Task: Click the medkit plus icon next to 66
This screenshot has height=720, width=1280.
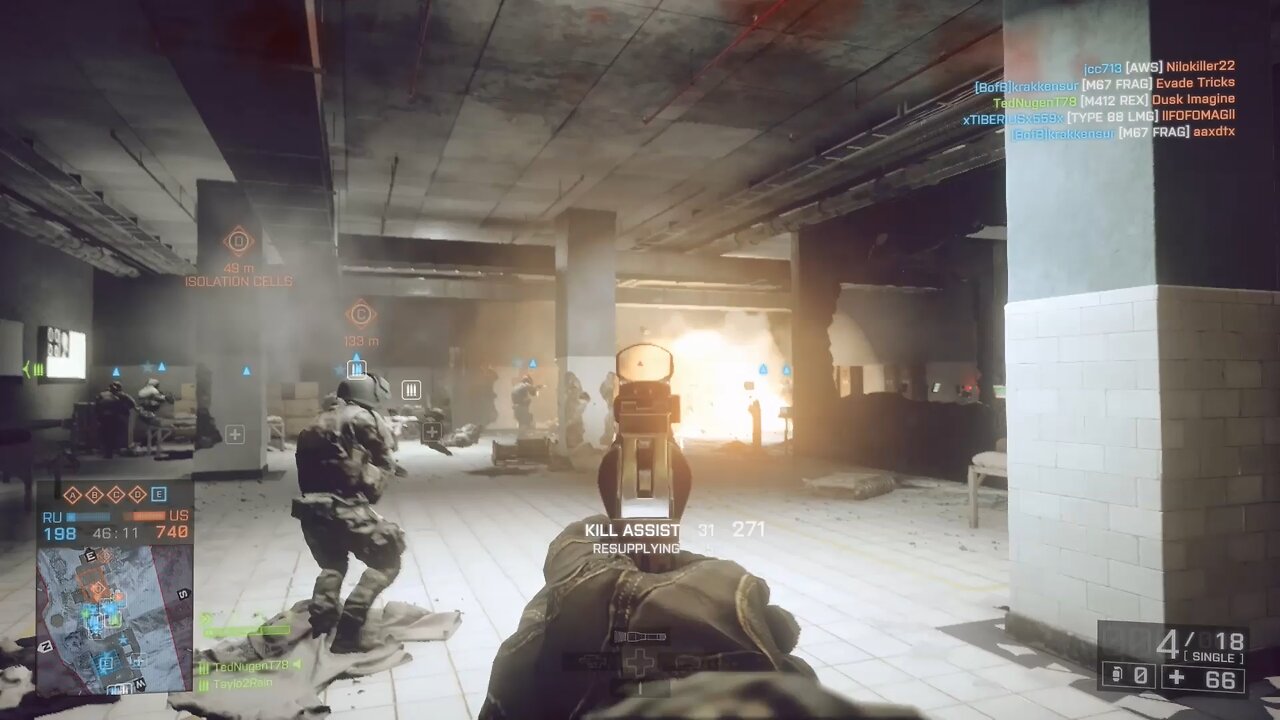Action: [1177, 677]
